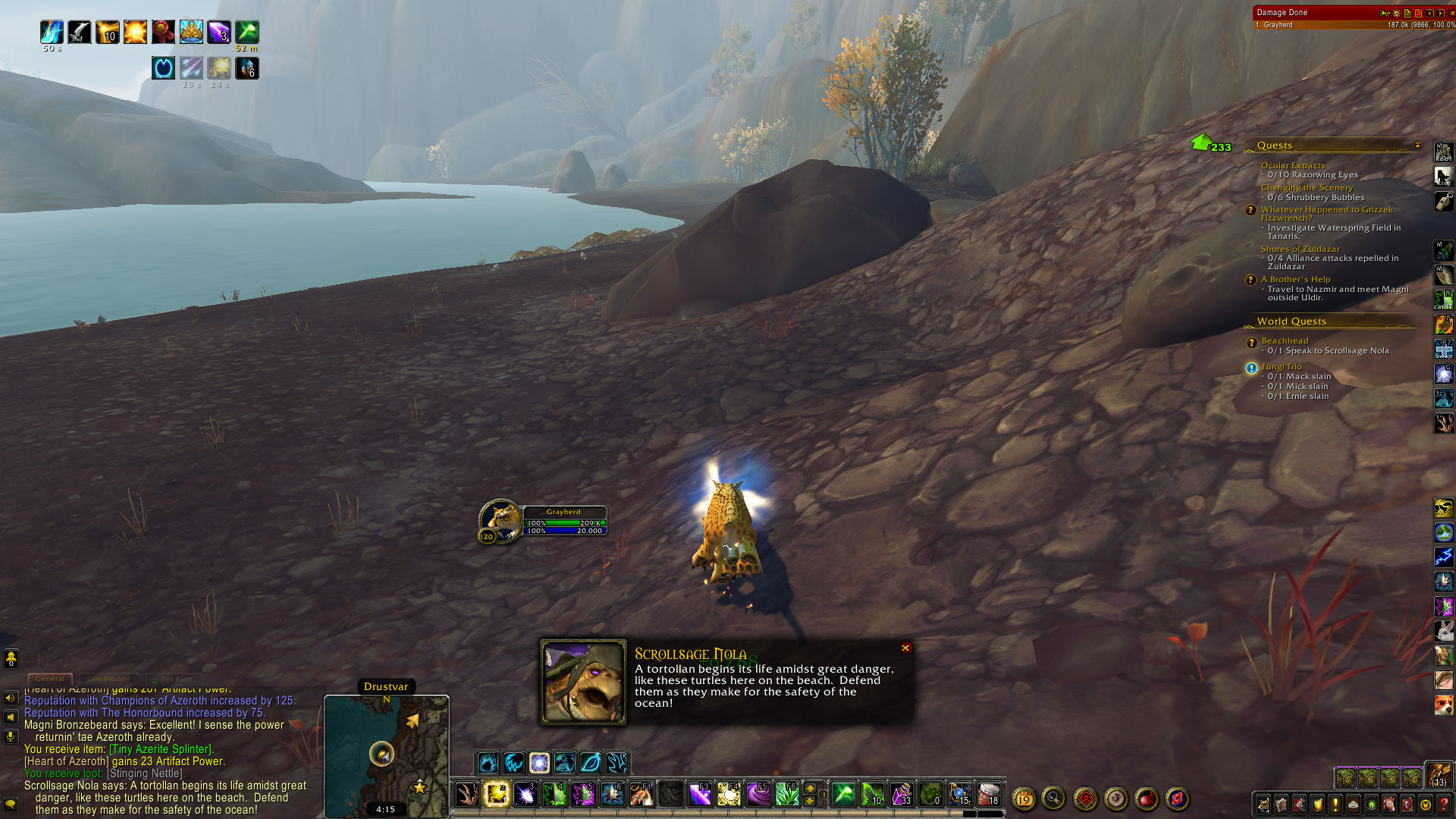Open the Fungi Trio world quest

[1281, 366]
